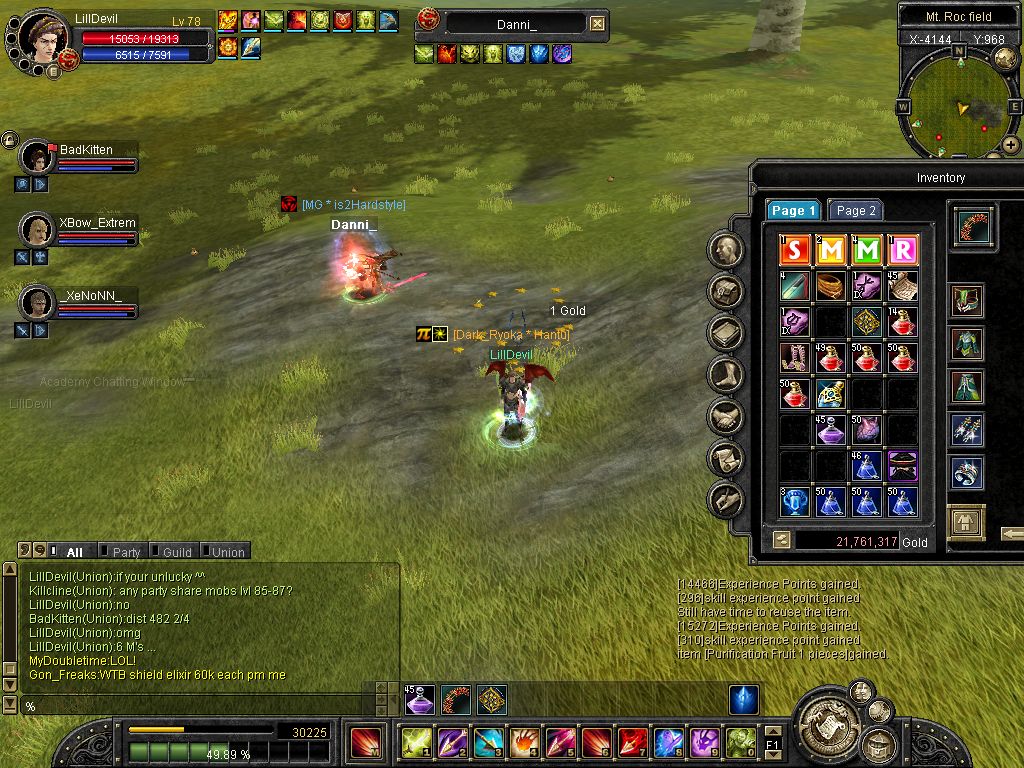Open the handshake side-menu button

point(726,417)
